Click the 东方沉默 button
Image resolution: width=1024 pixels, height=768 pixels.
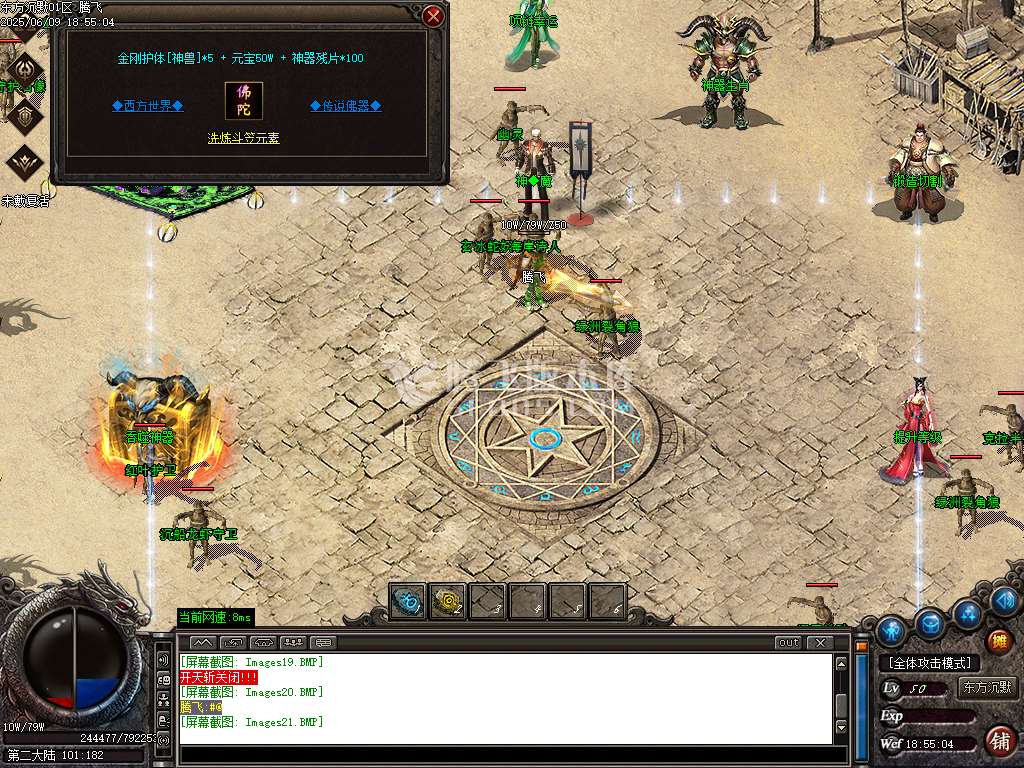986,687
